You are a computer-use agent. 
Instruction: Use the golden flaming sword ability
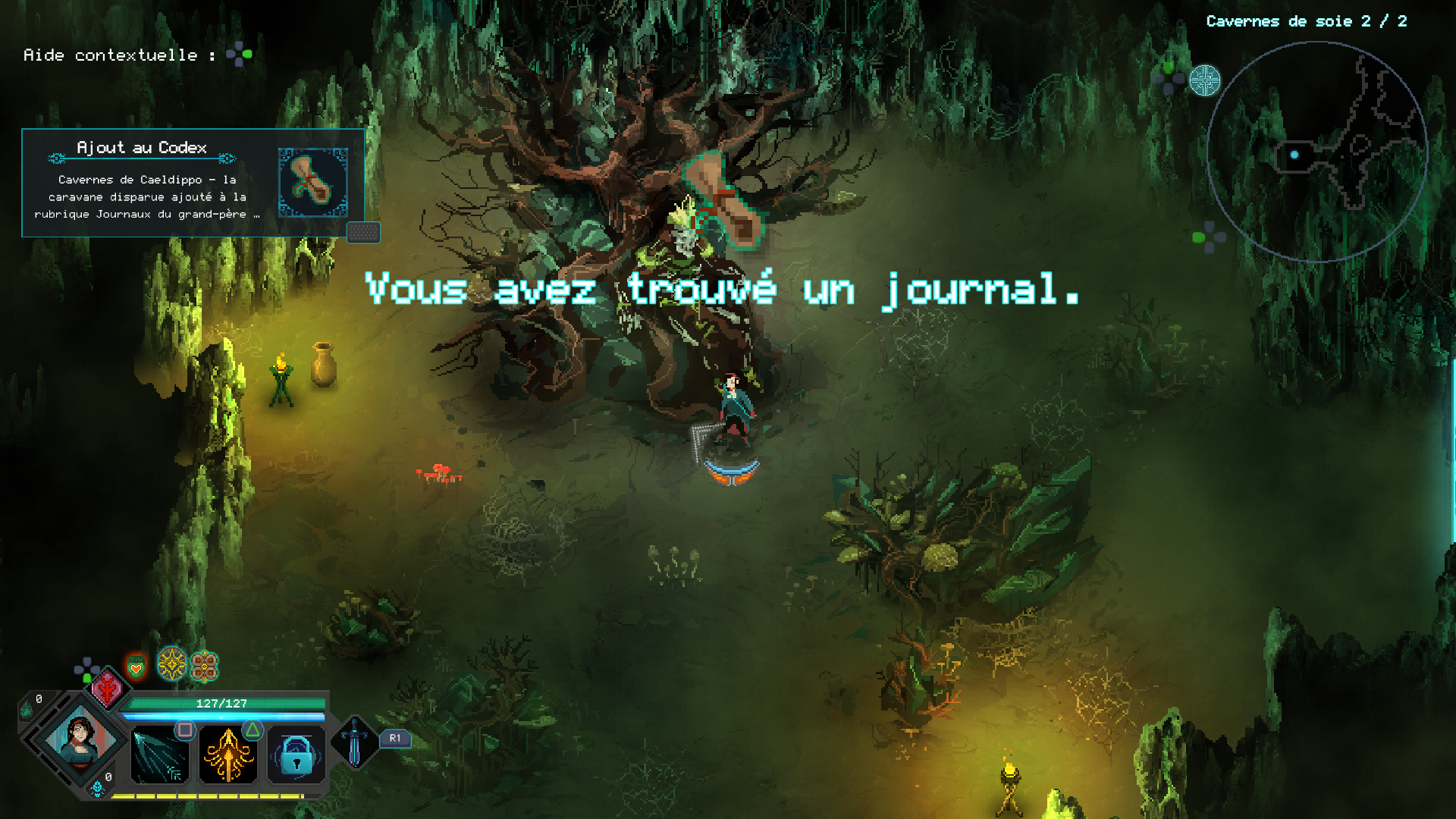coord(227,755)
